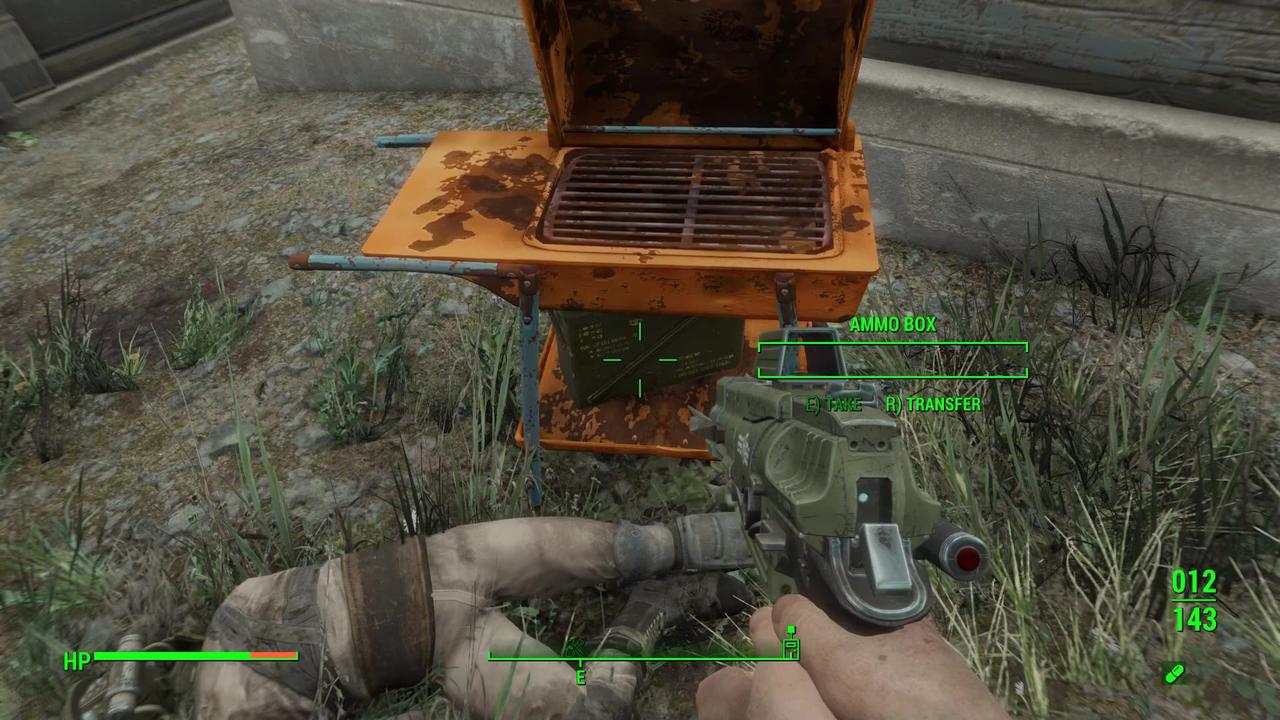Click the total reserve ammo 143 readout

1194,620
